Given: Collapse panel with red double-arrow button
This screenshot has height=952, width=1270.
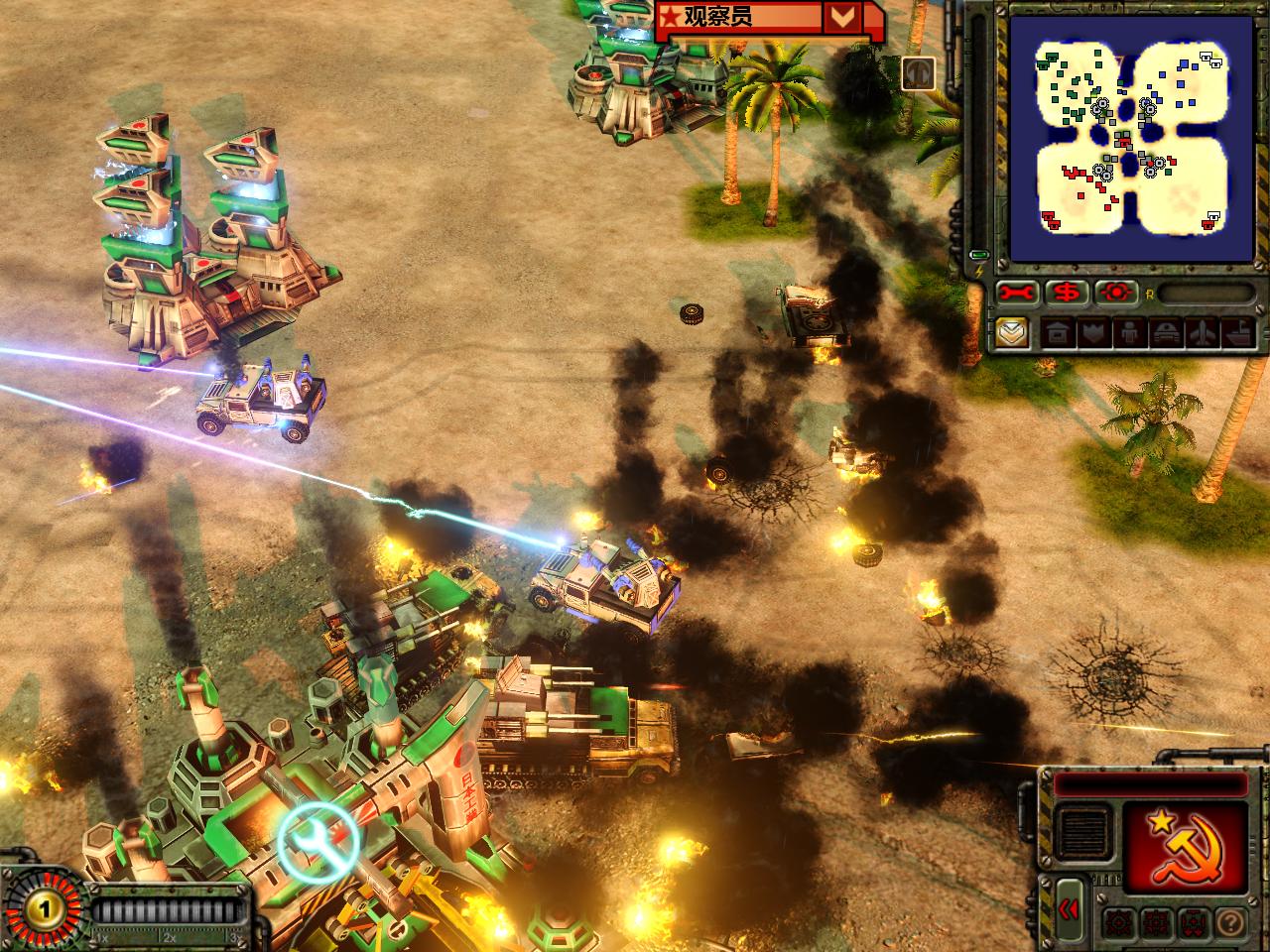Looking at the screenshot, I should (1068, 910).
